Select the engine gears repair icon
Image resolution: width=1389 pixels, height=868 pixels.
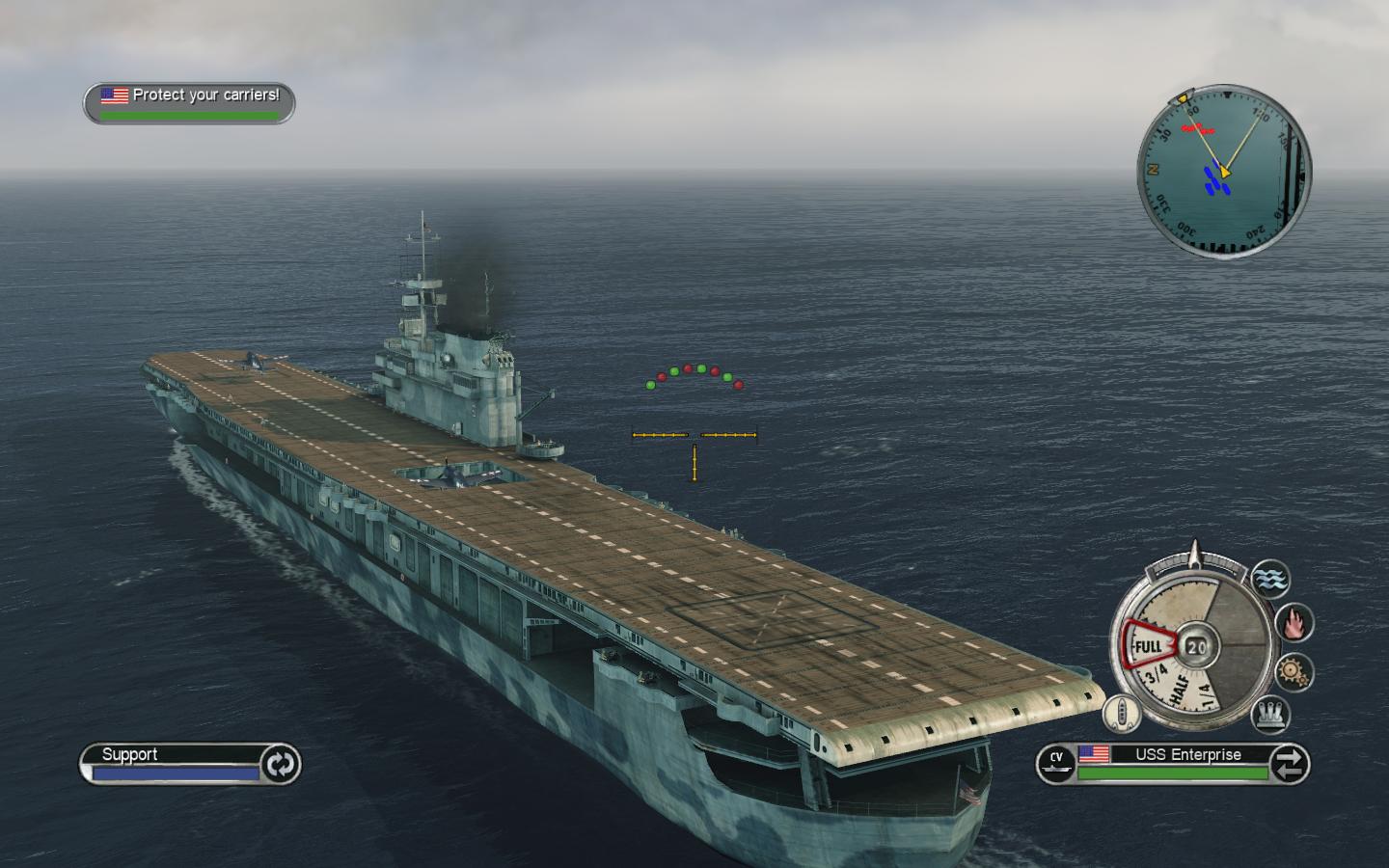point(1294,669)
